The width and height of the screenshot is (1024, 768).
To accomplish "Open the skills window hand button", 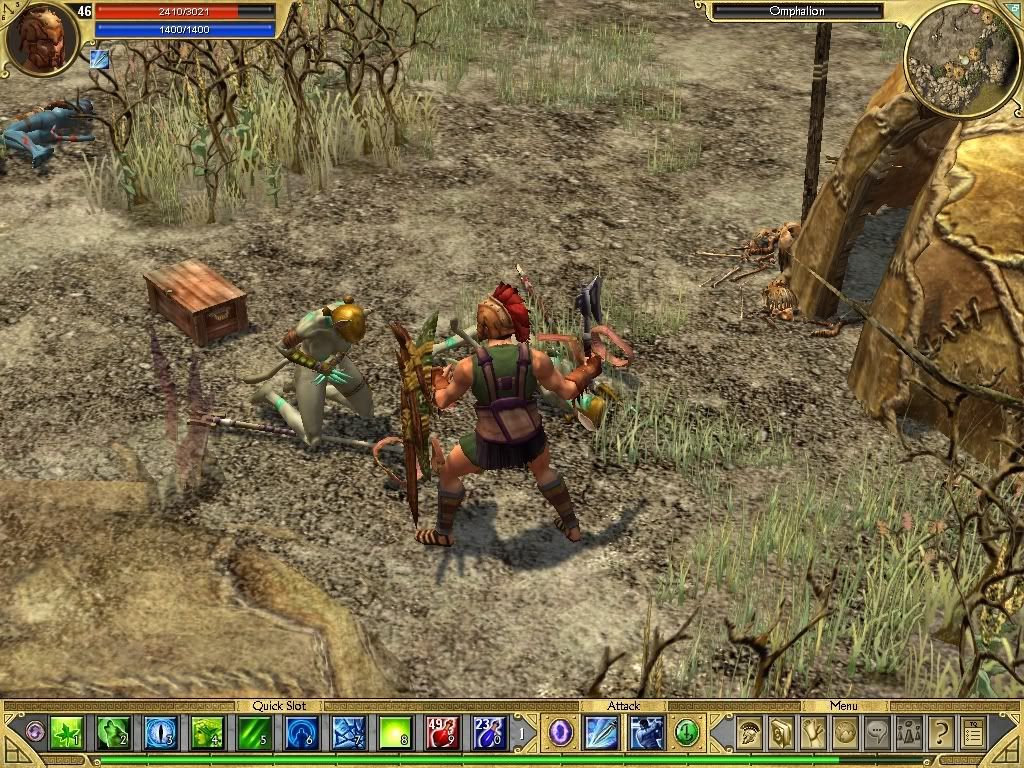I will coord(812,734).
